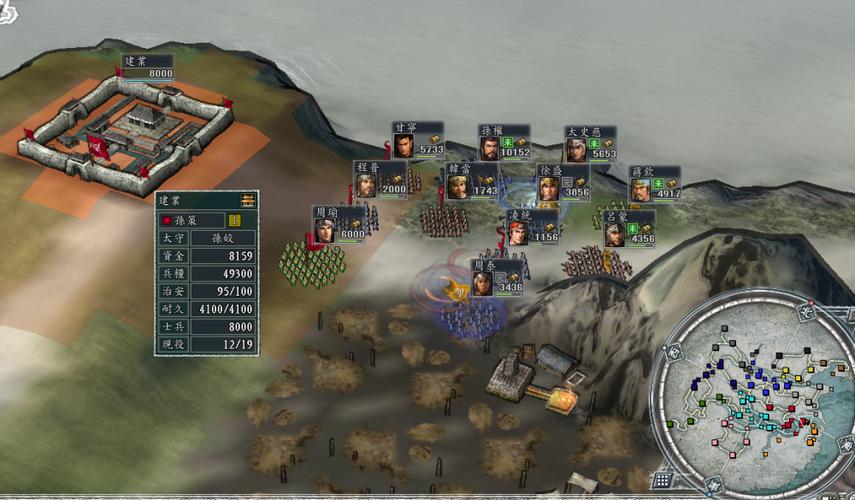The height and width of the screenshot is (500, 855).
Task: Click the yellow rank badge beside Sun Ce
Action: [x=236, y=219]
